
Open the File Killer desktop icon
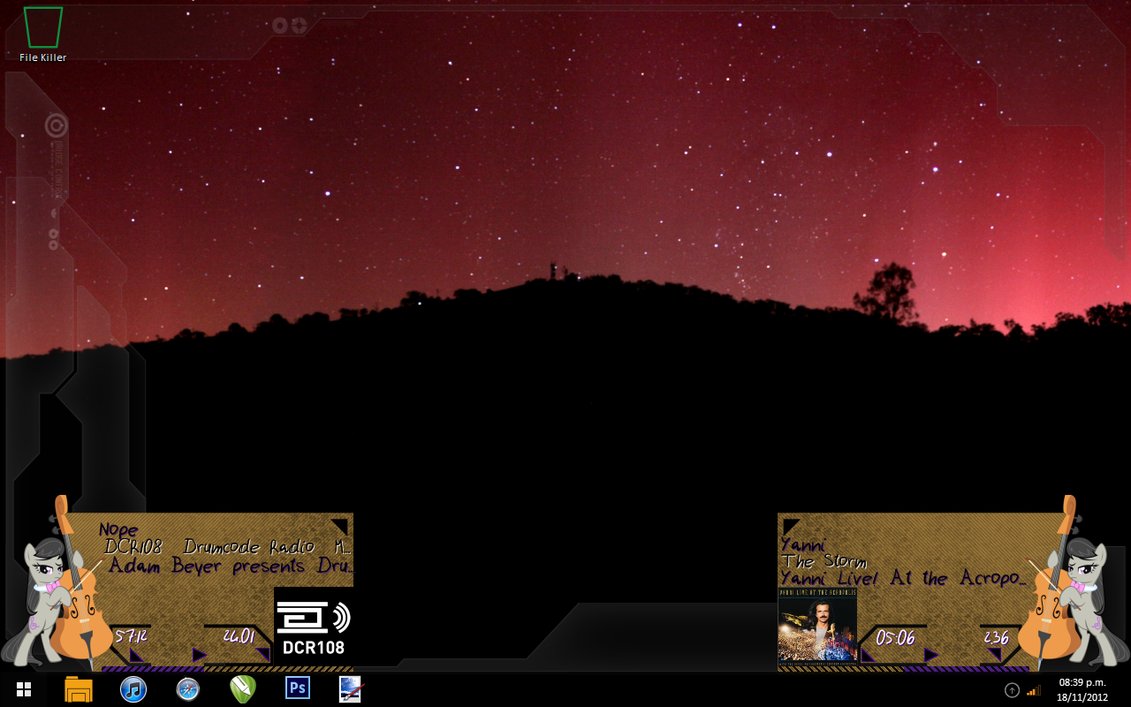(43, 29)
